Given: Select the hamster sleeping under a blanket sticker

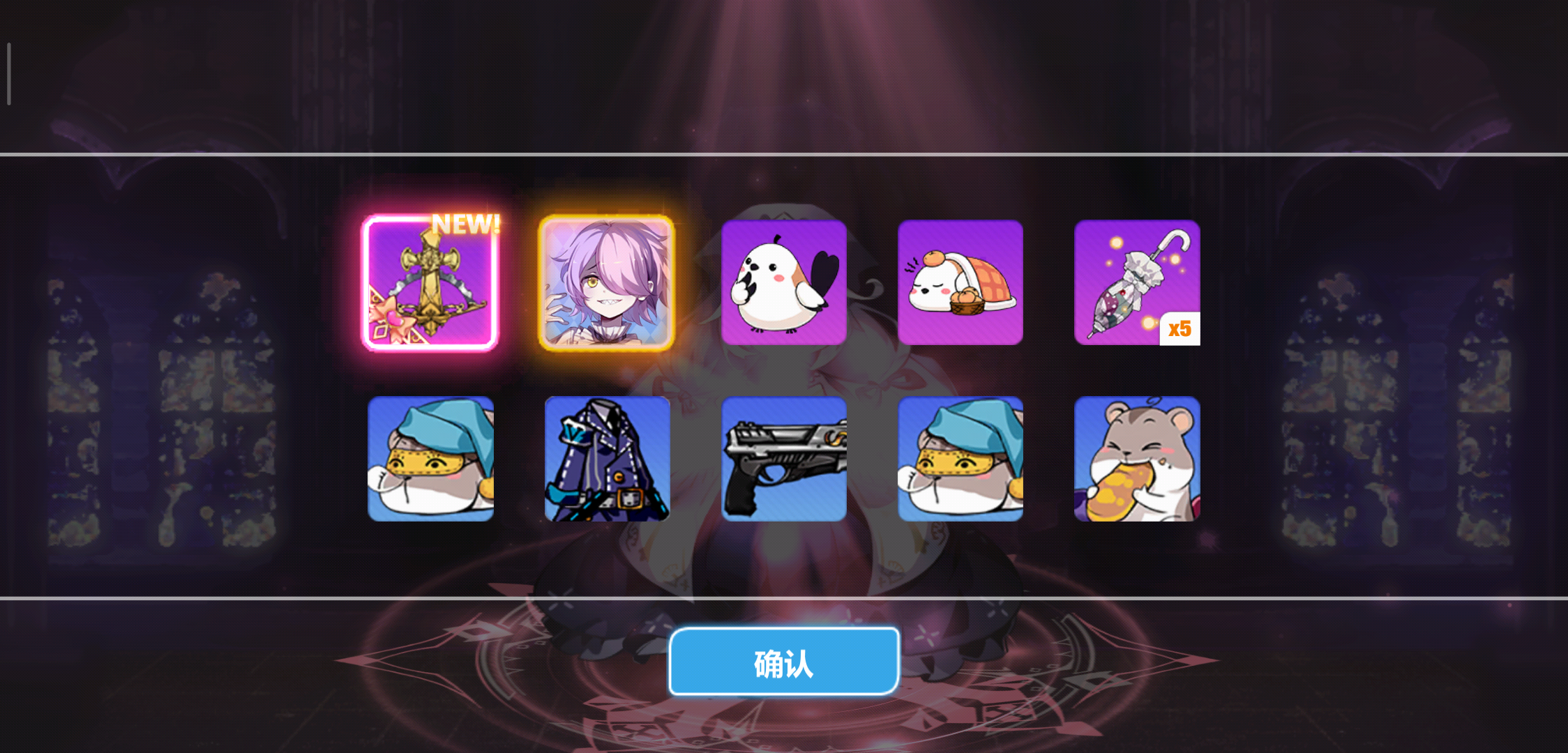Looking at the screenshot, I should pos(960,282).
